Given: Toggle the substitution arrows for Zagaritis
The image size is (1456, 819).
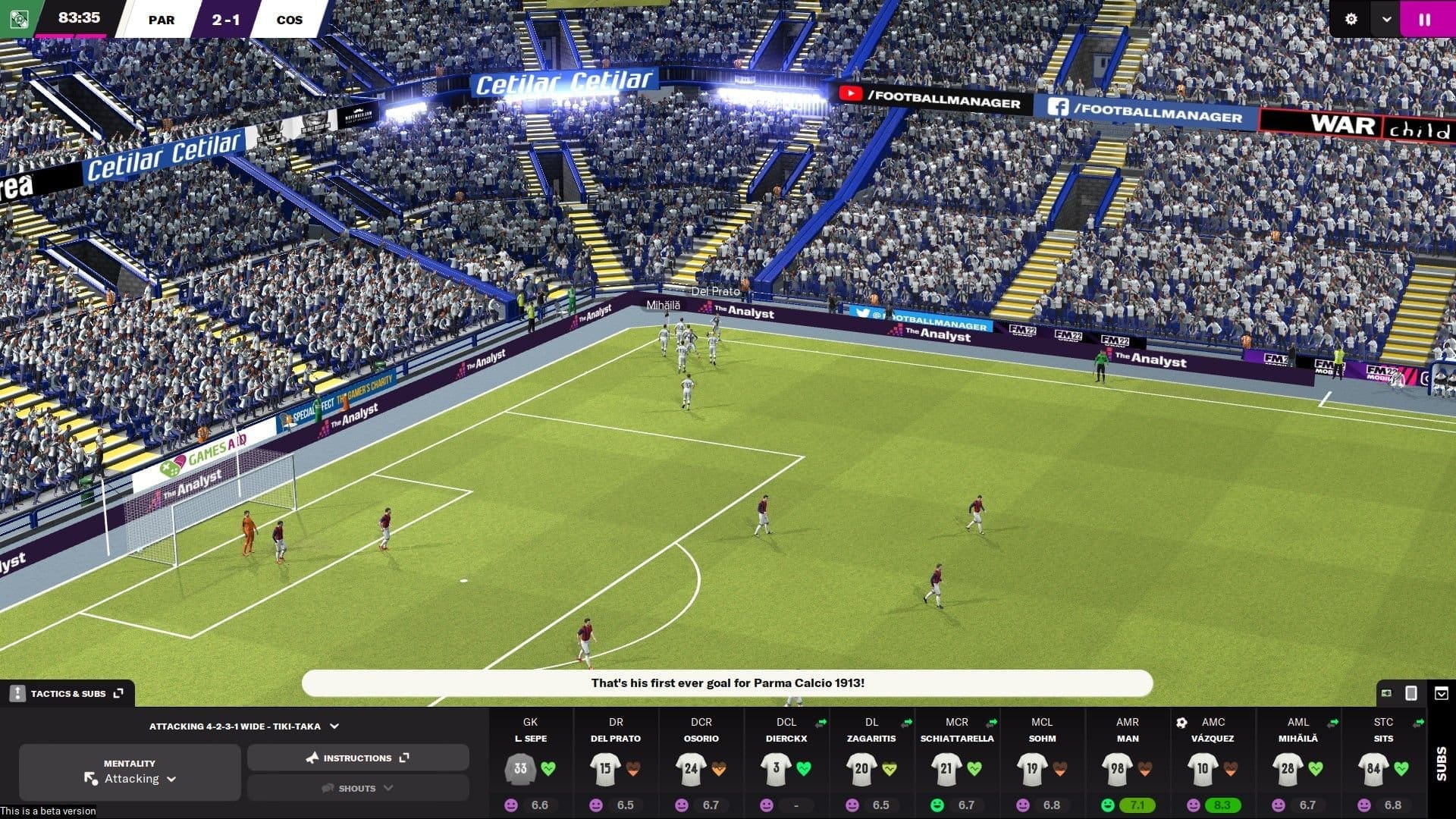Looking at the screenshot, I should [907, 722].
